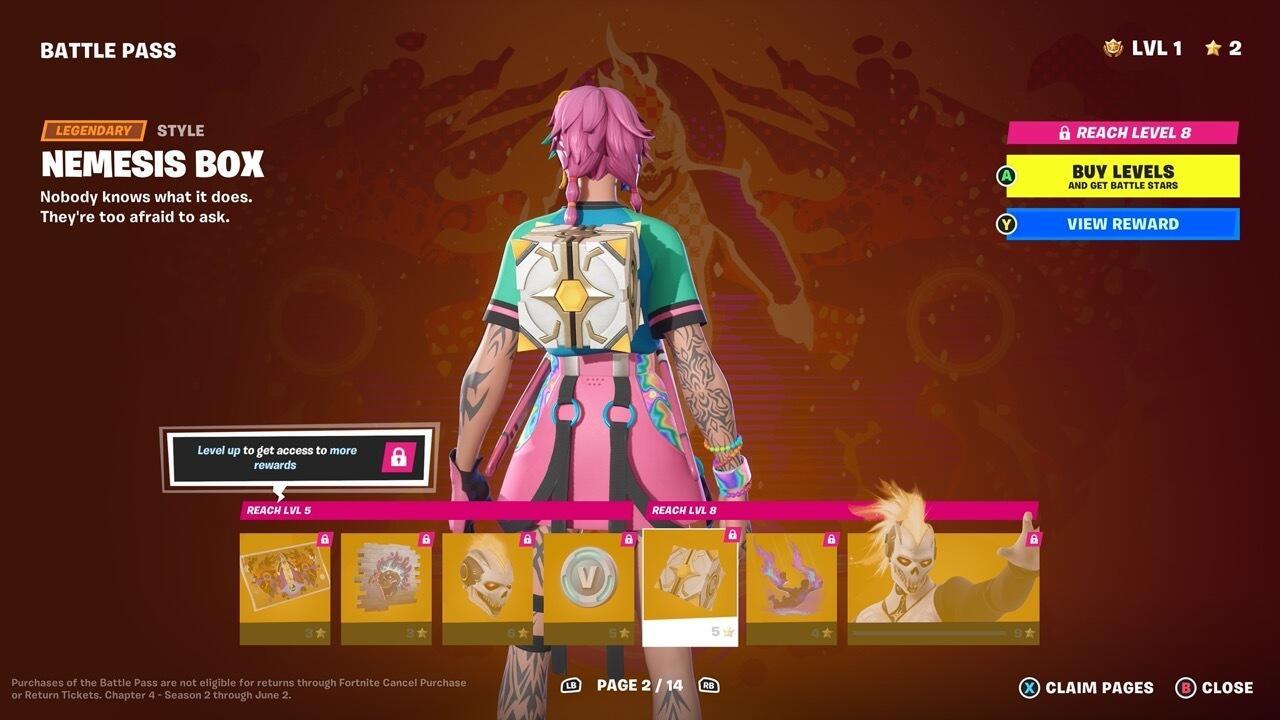Click the lock icon on the Nemesis Box thumbnail
This screenshot has width=1280, height=720.
click(x=733, y=536)
